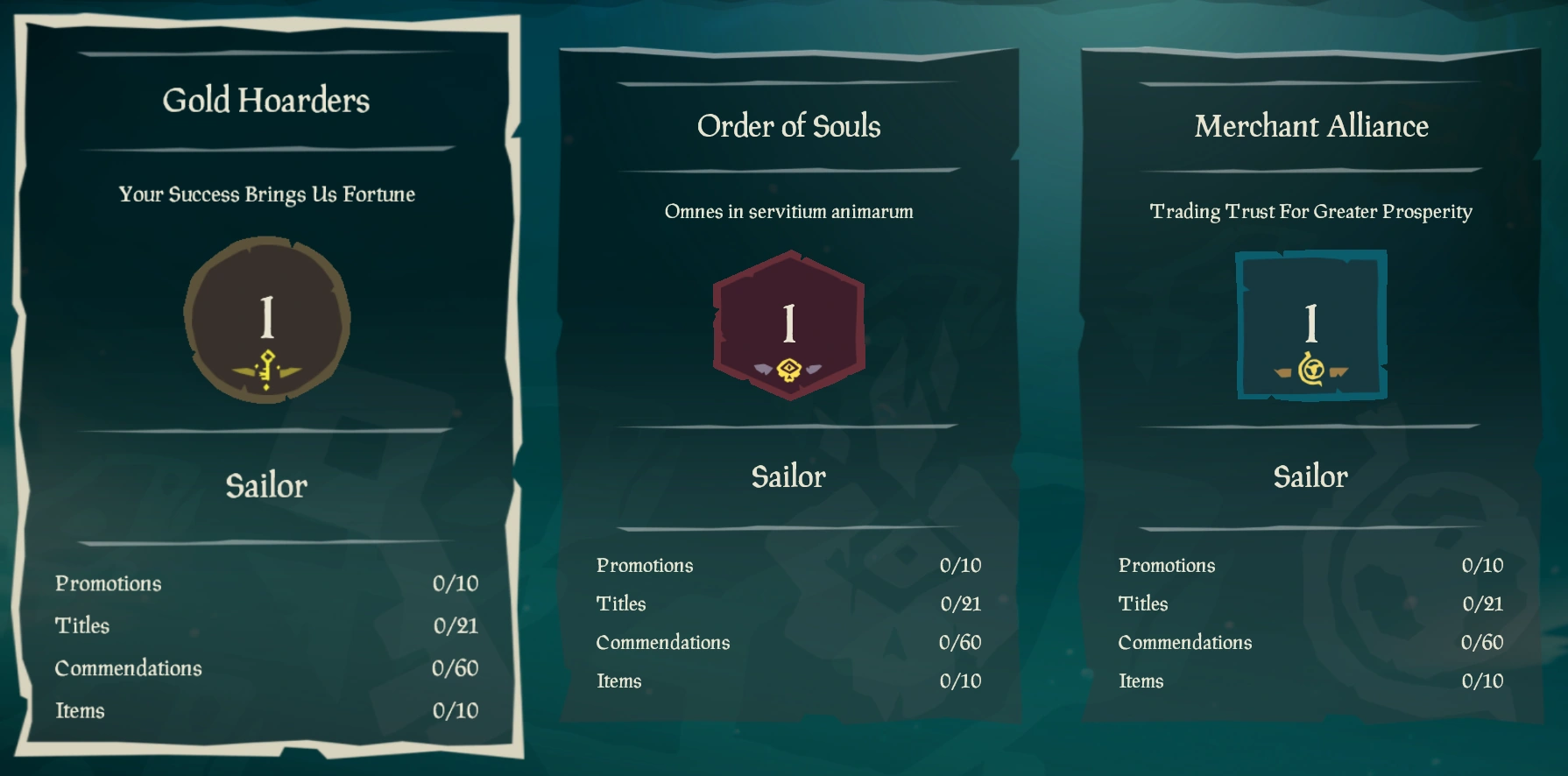Click the Sailor title in Order of Souls
This screenshot has height=776, width=1568.
tap(788, 476)
